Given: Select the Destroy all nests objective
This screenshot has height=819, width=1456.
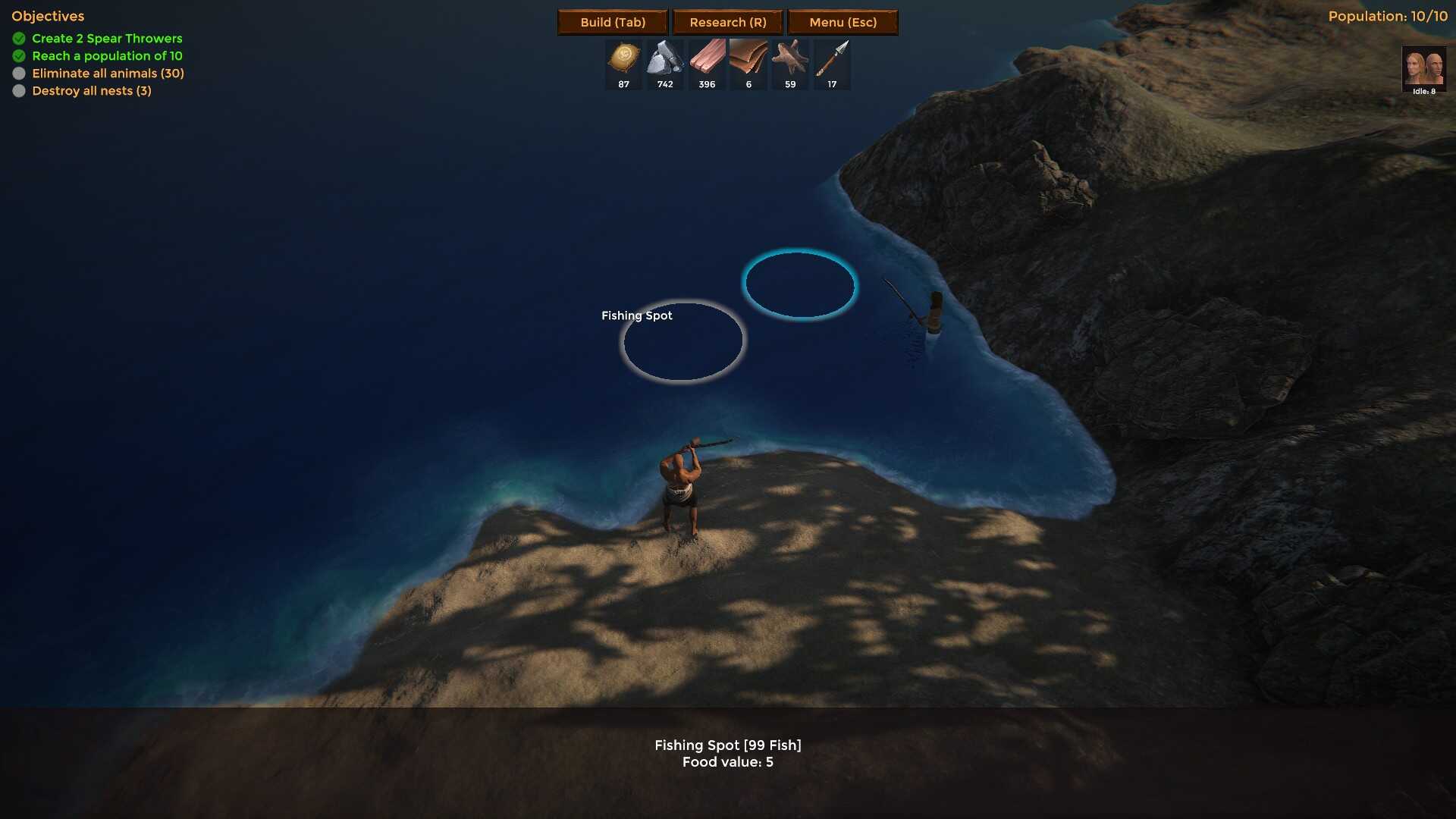Looking at the screenshot, I should (x=91, y=91).
